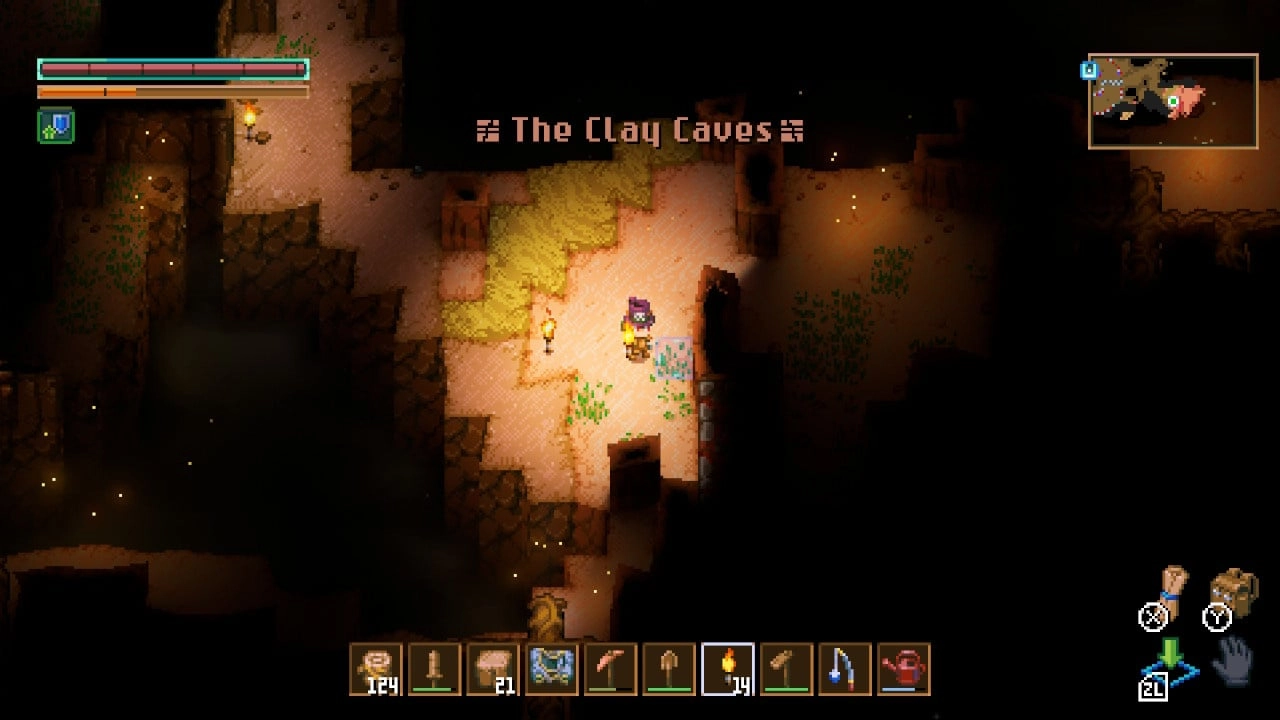Select the wooden shovel hotbar slot
Image resolution: width=1280 pixels, height=720 pixels.
coord(669,669)
